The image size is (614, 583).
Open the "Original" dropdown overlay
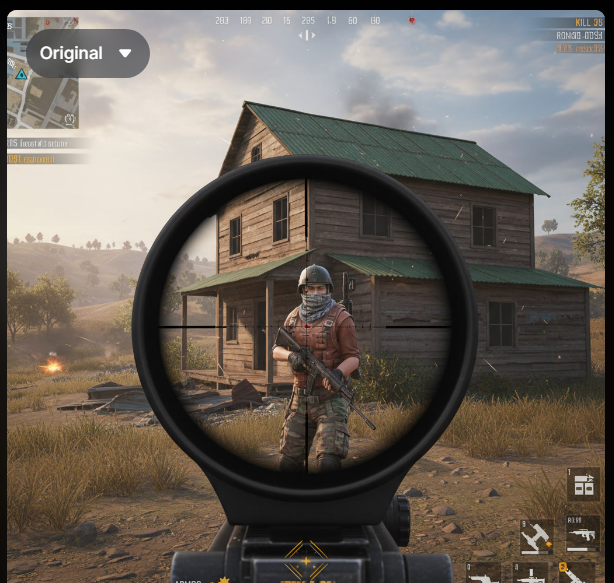click(x=87, y=53)
